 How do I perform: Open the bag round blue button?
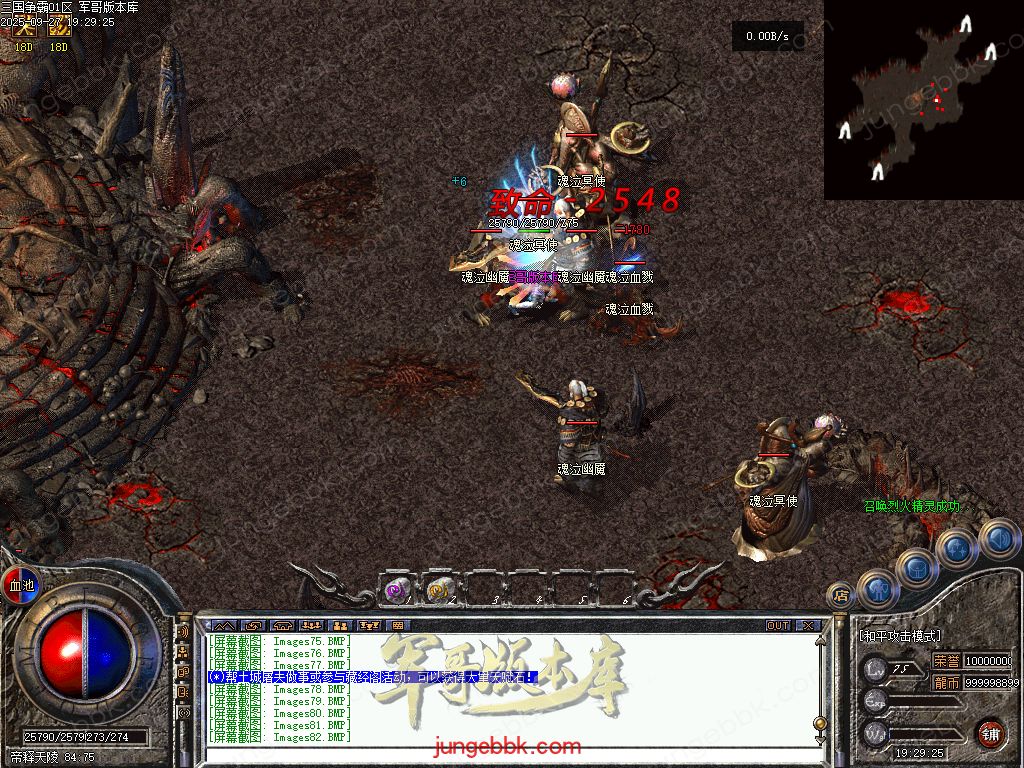coord(918,567)
